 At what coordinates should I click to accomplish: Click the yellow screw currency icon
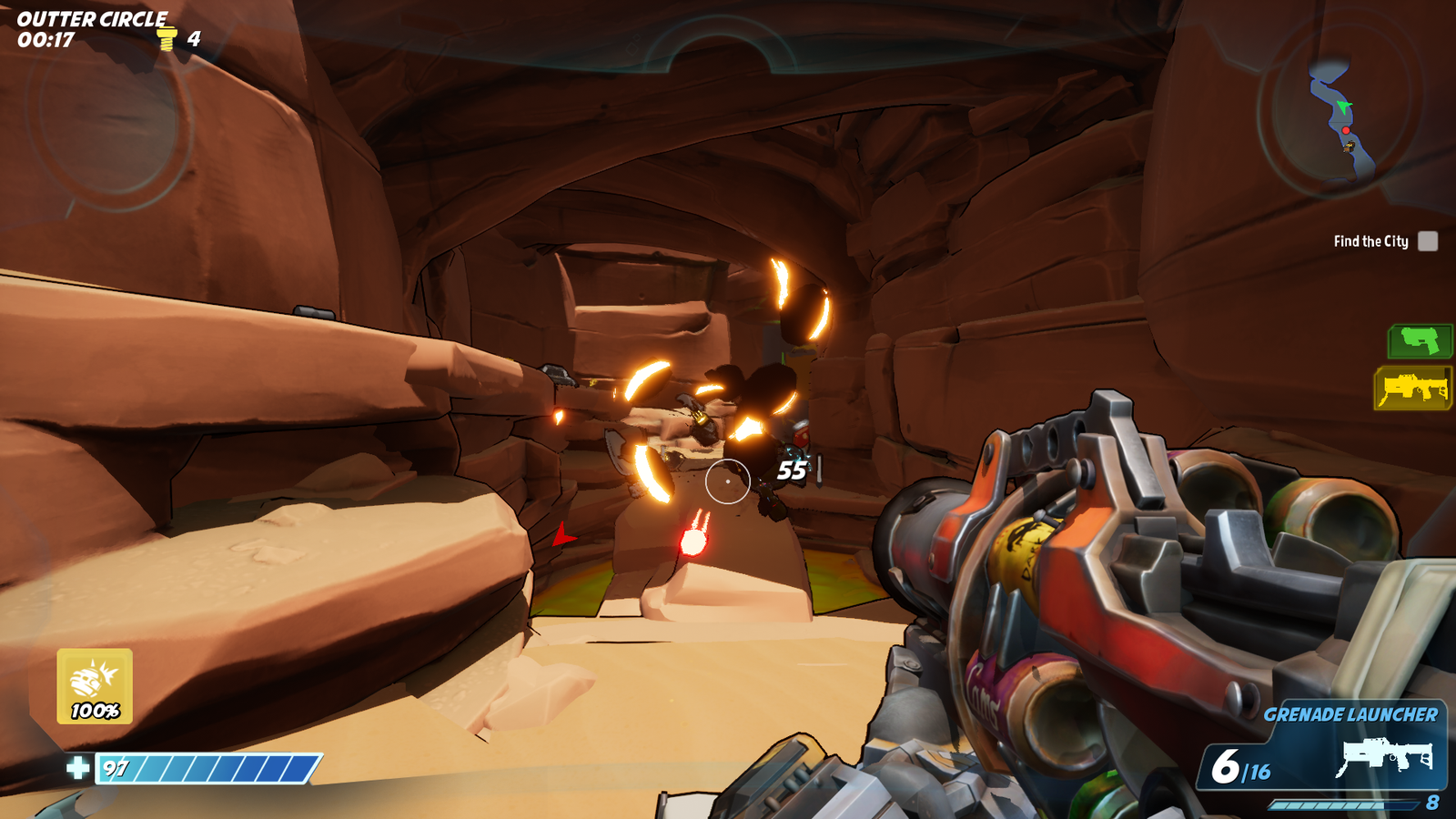(167, 37)
